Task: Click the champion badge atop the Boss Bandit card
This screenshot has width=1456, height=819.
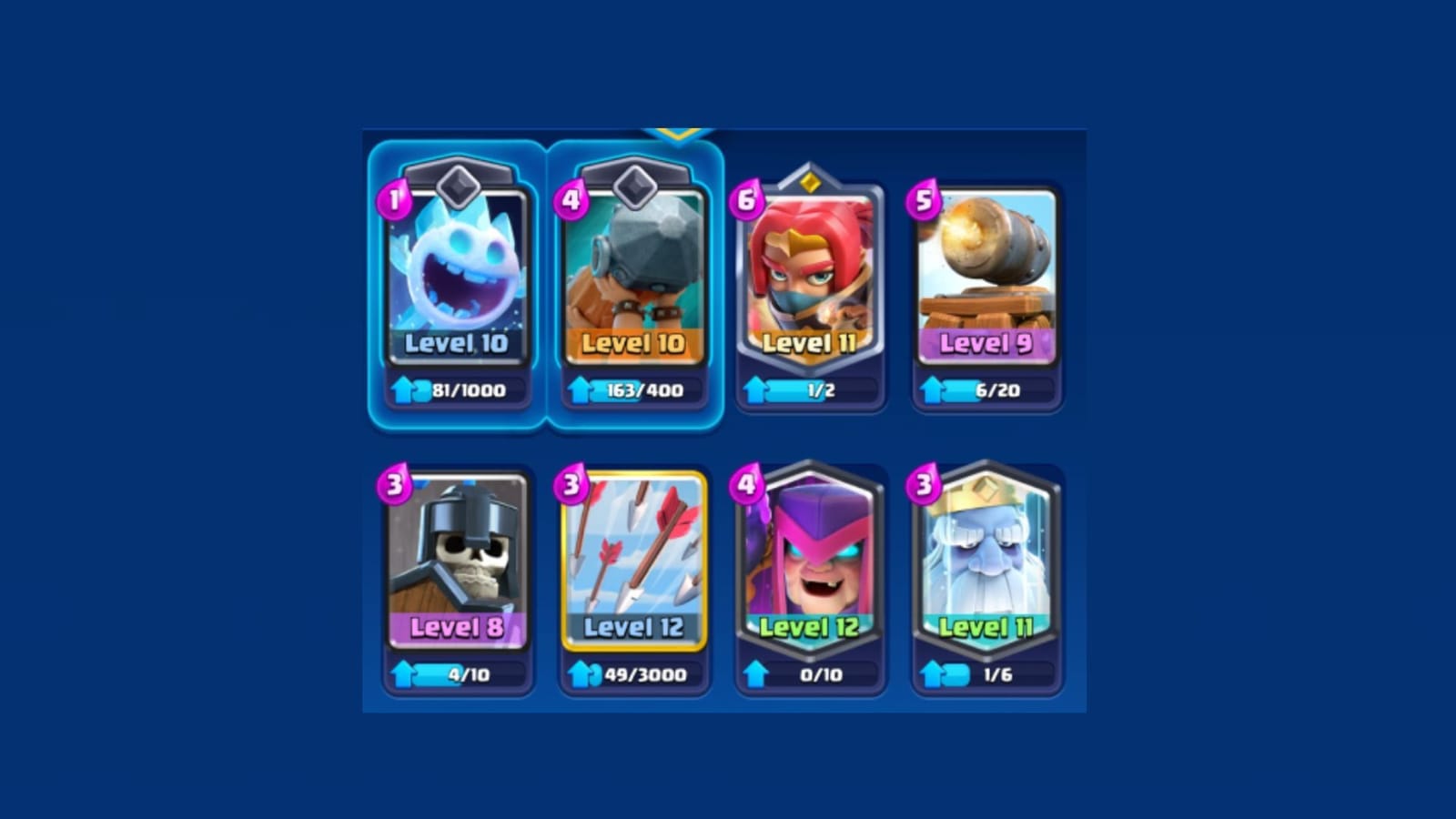Action: point(808,182)
